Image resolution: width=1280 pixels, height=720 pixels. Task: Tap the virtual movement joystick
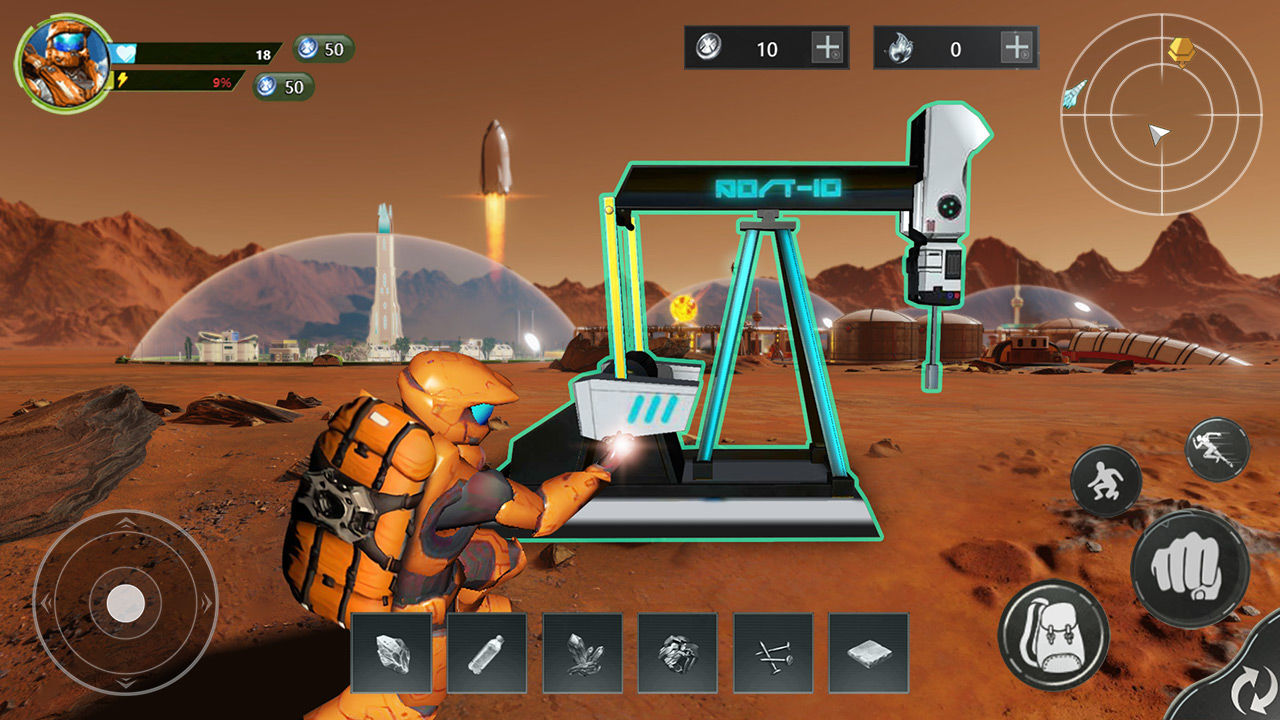tap(125, 602)
